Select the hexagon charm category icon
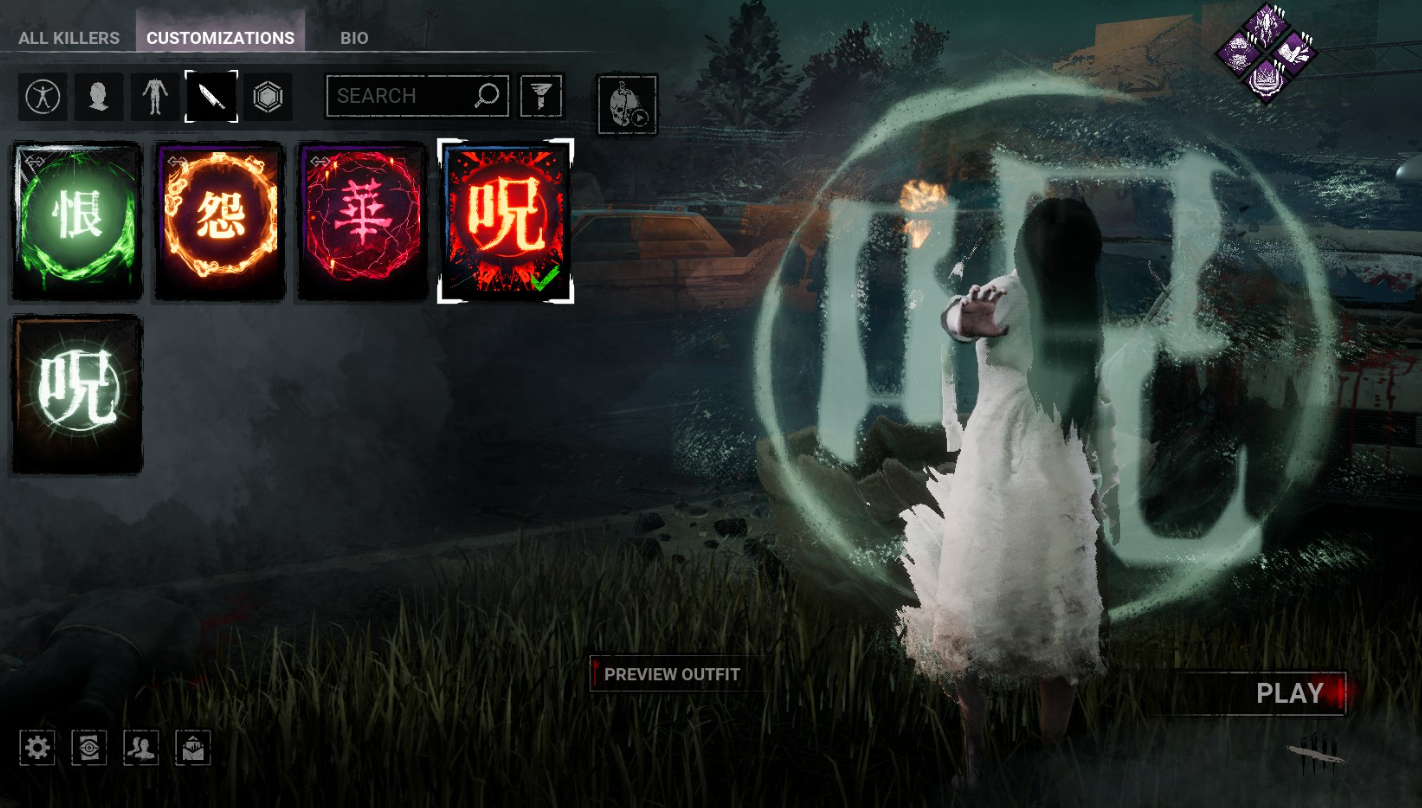Image resolution: width=1422 pixels, height=808 pixels. pos(267,97)
